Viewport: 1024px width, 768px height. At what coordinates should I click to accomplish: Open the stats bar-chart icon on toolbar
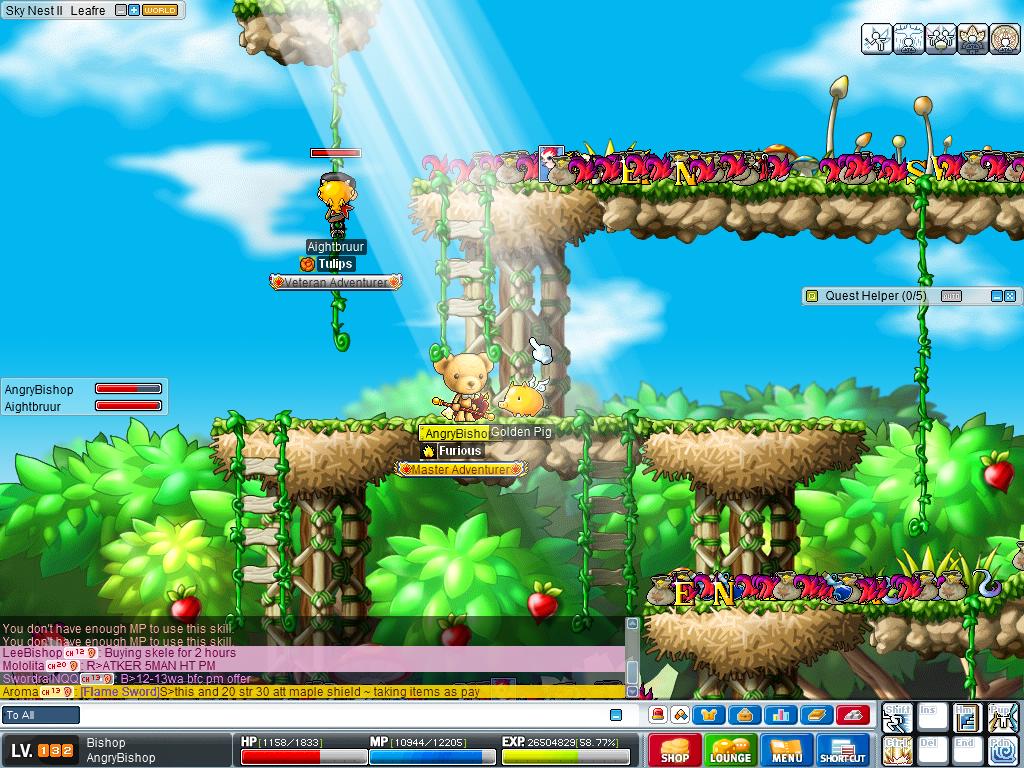pyautogui.click(x=780, y=715)
